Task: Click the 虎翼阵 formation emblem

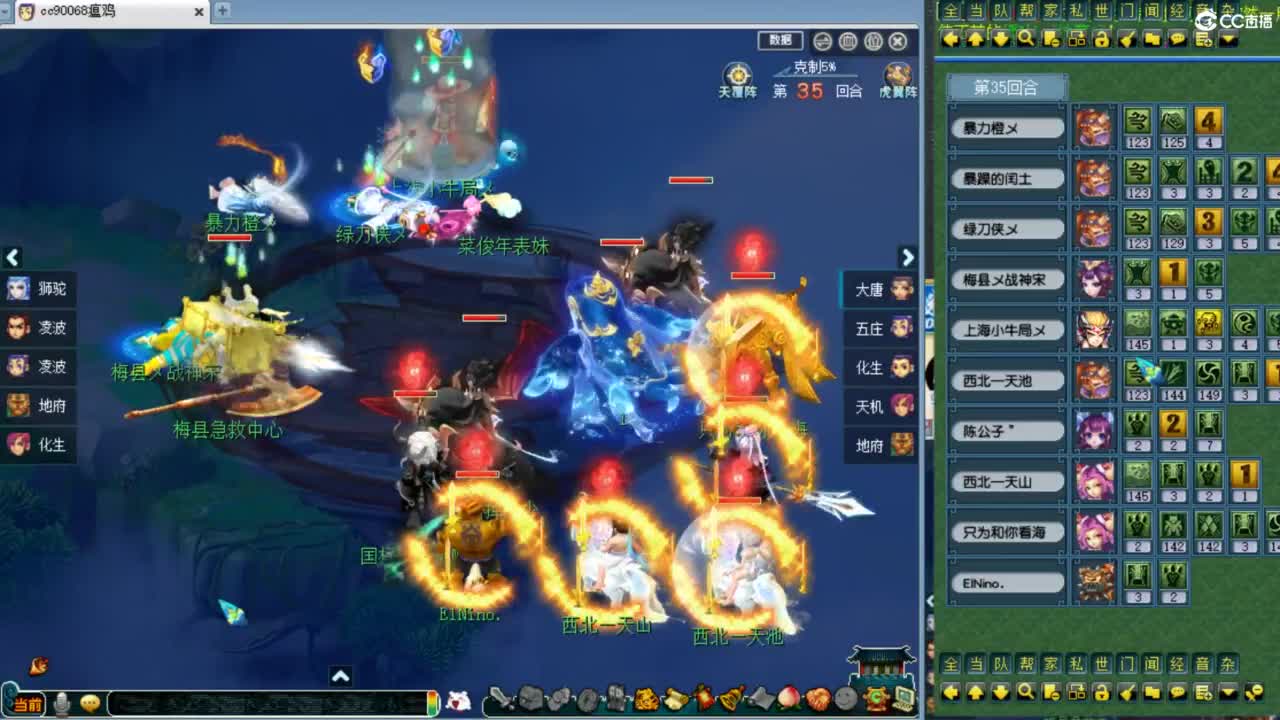Action: [896, 75]
